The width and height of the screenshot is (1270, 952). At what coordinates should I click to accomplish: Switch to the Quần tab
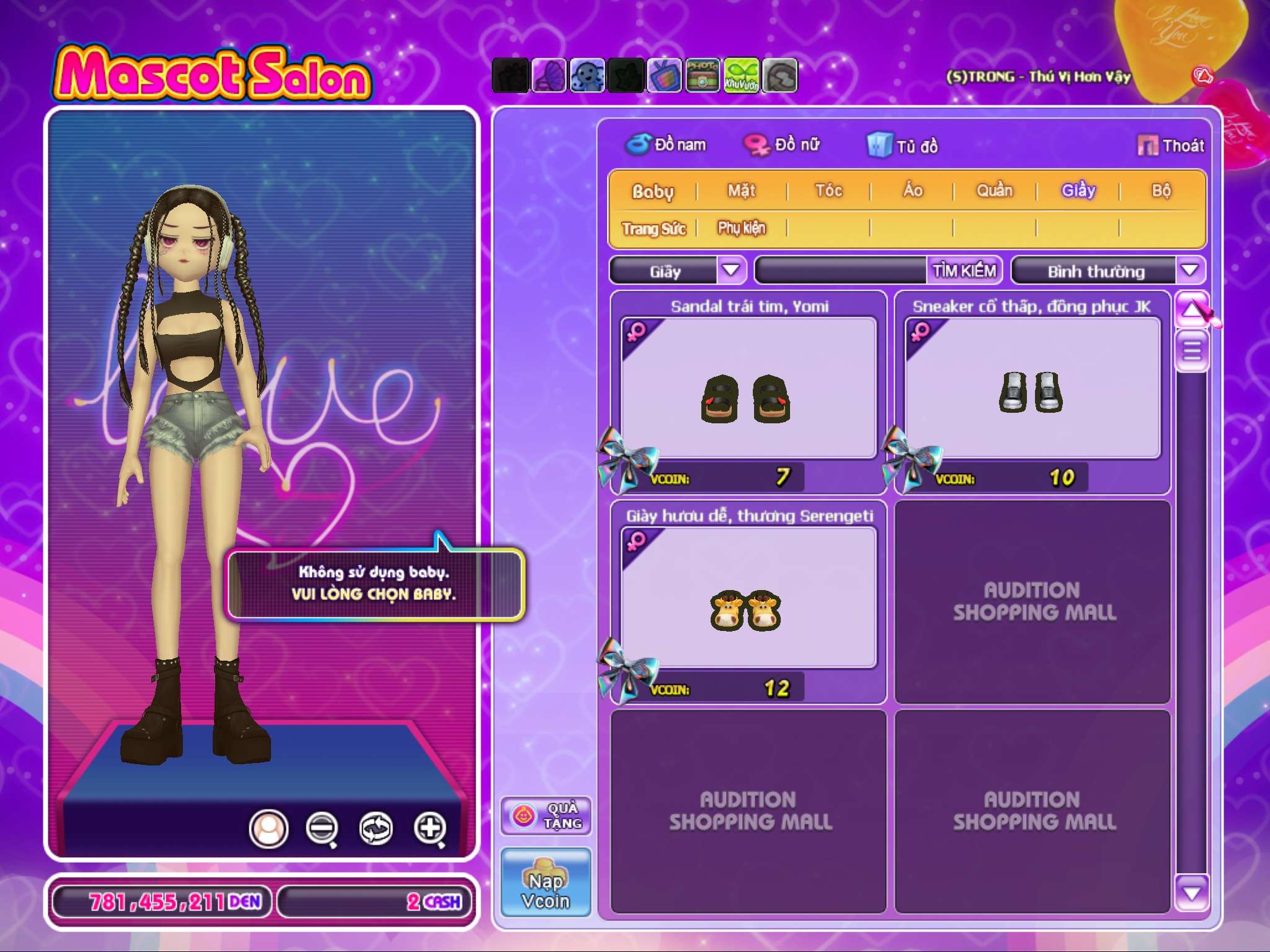point(995,191)
